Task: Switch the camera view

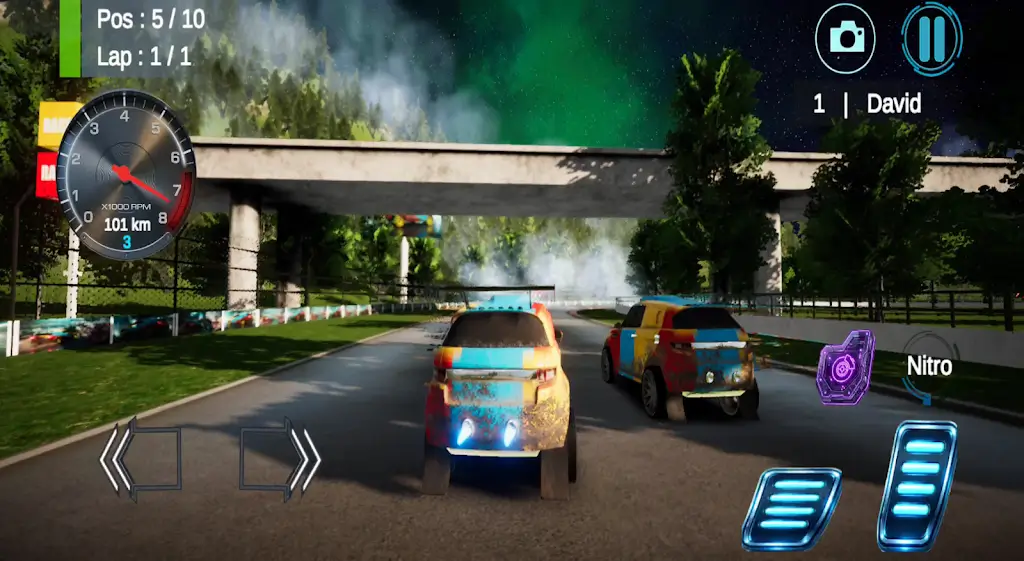Action: 846,39
